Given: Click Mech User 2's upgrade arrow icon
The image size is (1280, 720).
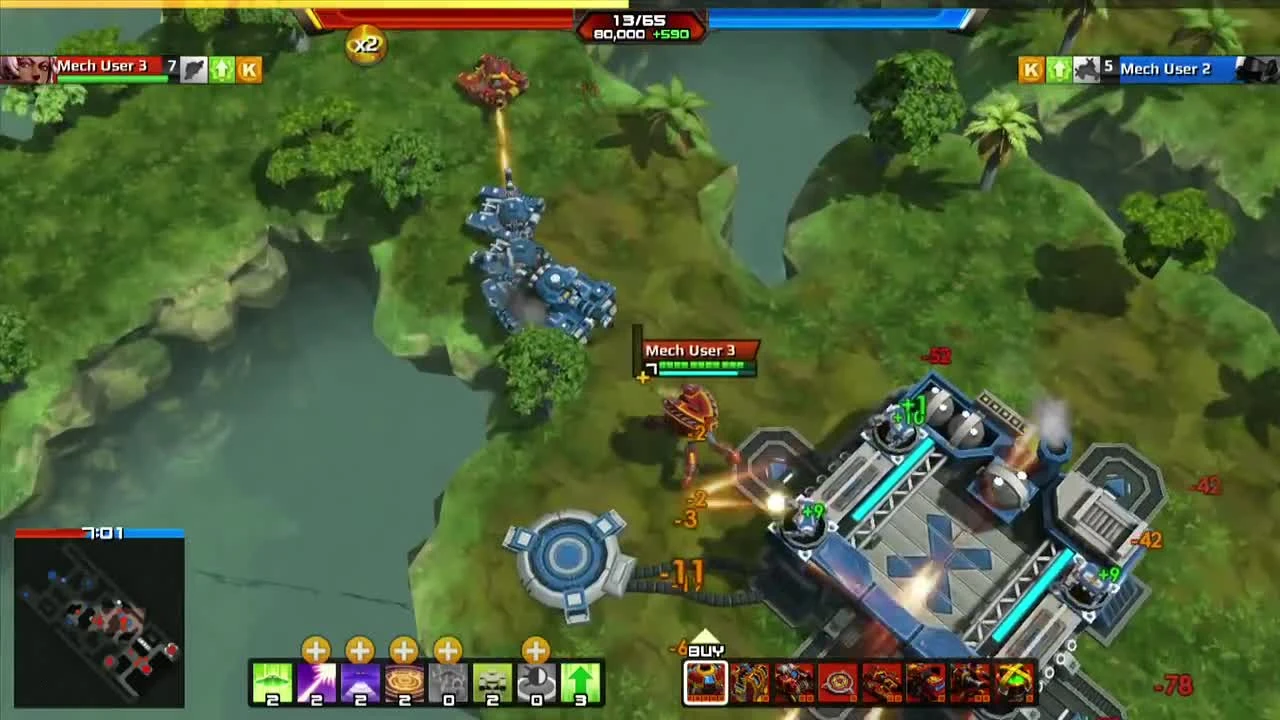Looking at the screenshot, I should tap(1058, 69).
